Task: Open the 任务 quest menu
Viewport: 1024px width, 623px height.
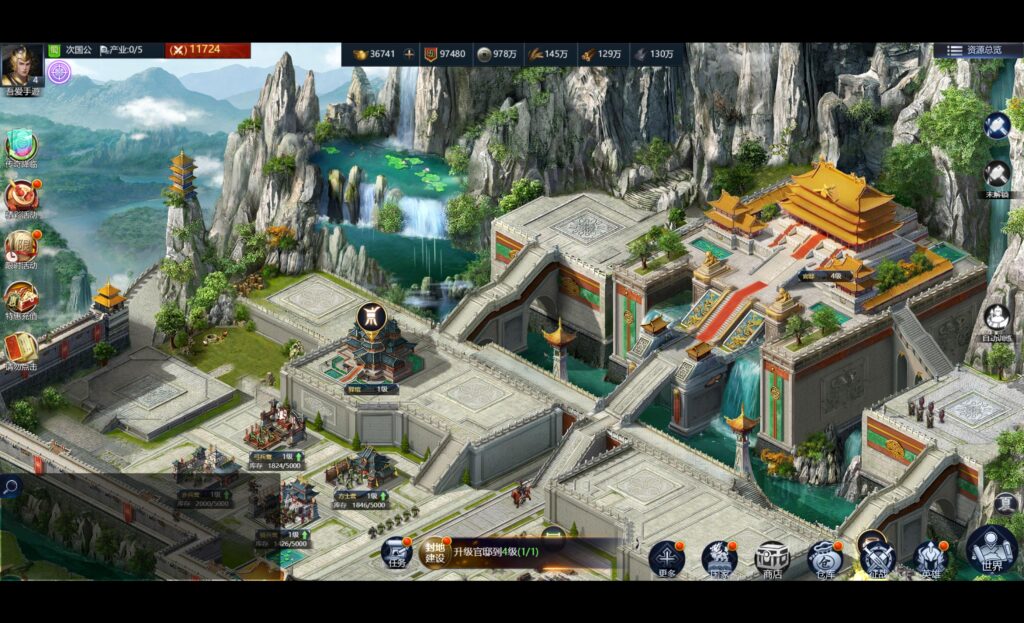Action: tap(396, 554)
